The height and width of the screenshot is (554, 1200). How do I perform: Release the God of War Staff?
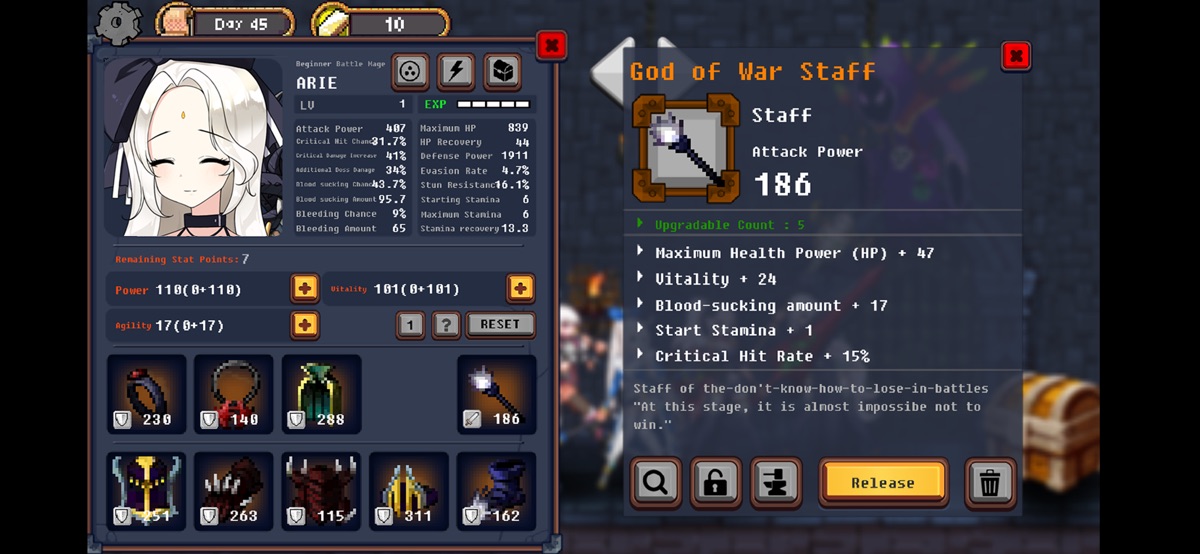883,483
